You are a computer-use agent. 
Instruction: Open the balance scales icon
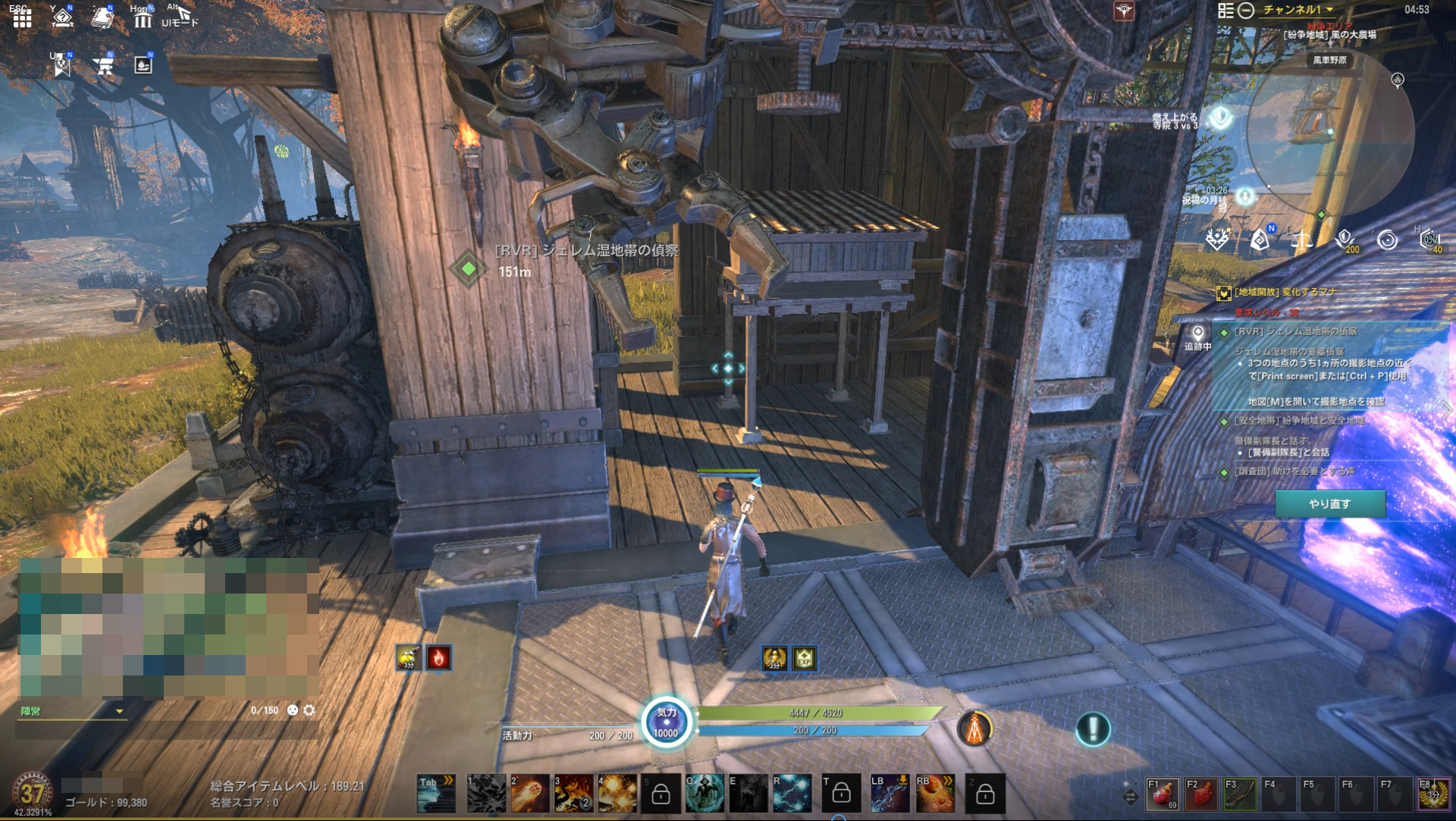1301,241
